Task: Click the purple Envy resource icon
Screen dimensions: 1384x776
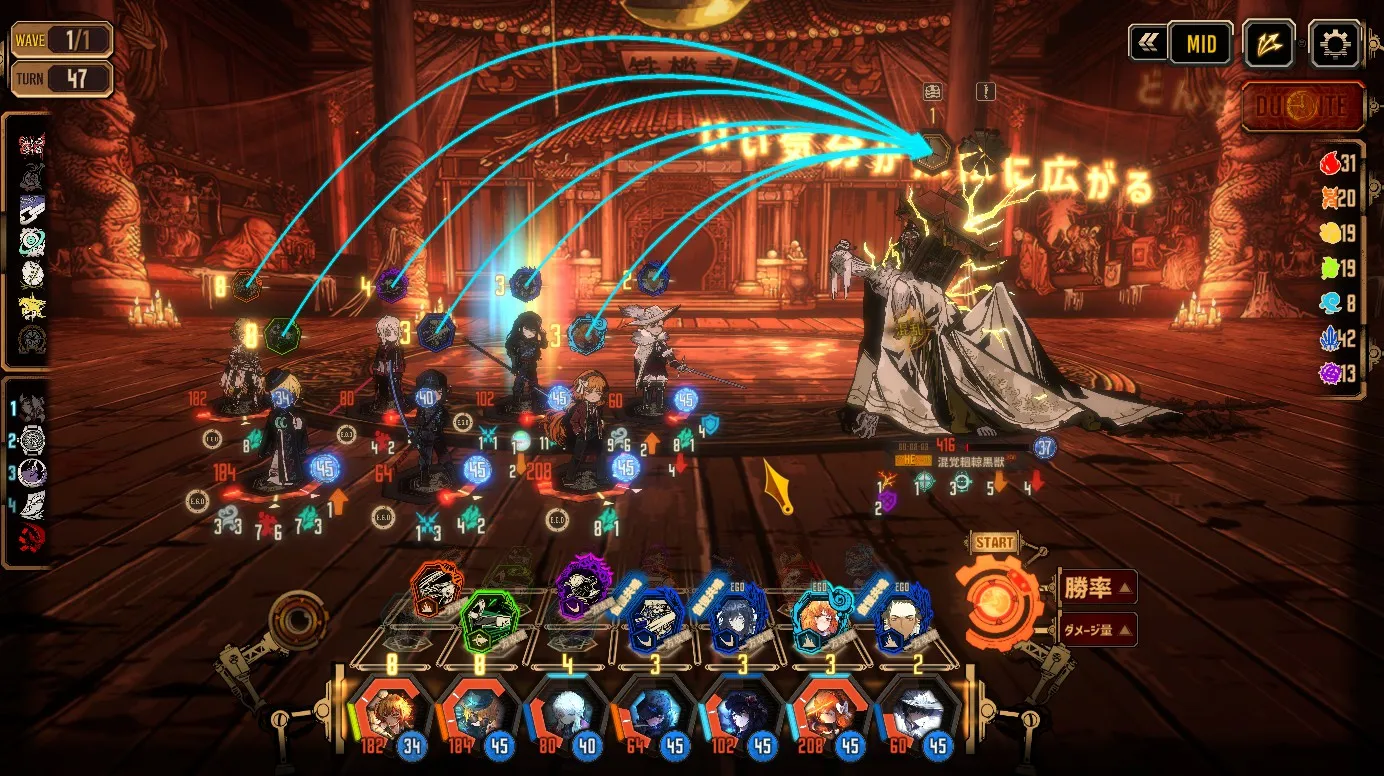Action: tap(1329, 373)
